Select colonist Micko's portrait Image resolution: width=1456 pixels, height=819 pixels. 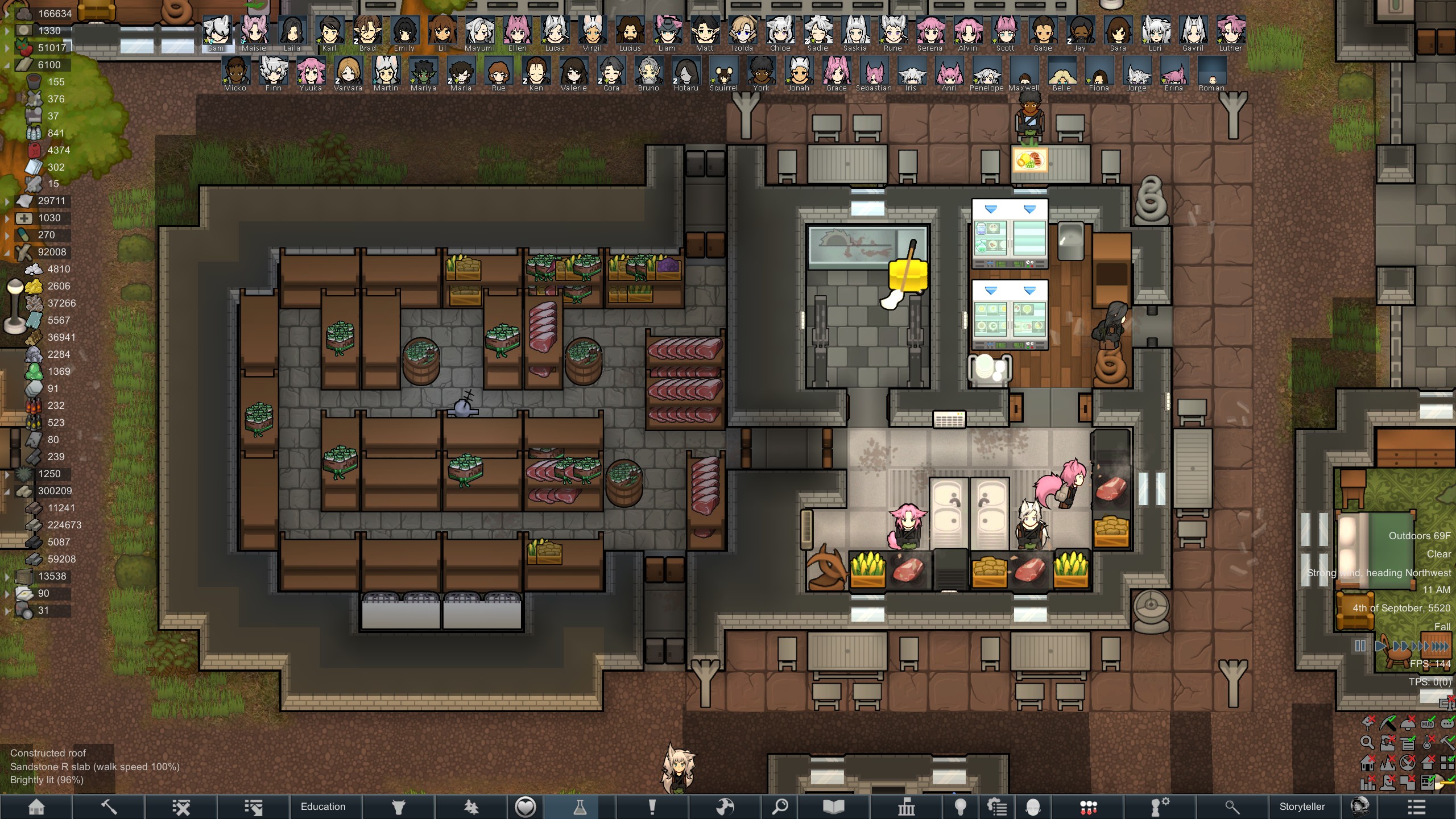(235, 72)
